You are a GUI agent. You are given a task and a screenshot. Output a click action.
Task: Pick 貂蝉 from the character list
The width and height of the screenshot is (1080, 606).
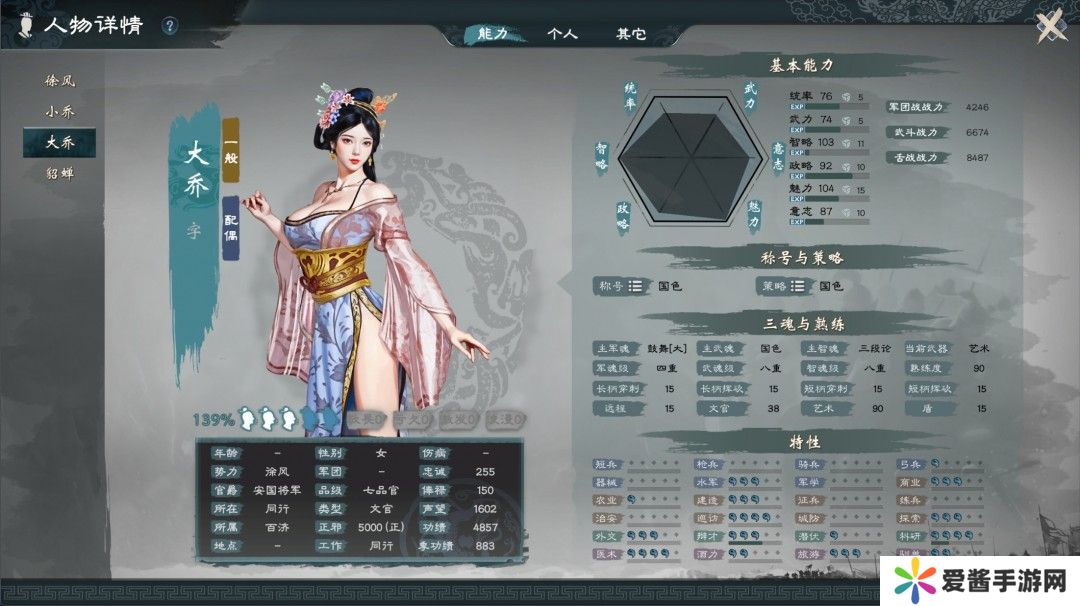pyautogui.click(x=60, y=173)
